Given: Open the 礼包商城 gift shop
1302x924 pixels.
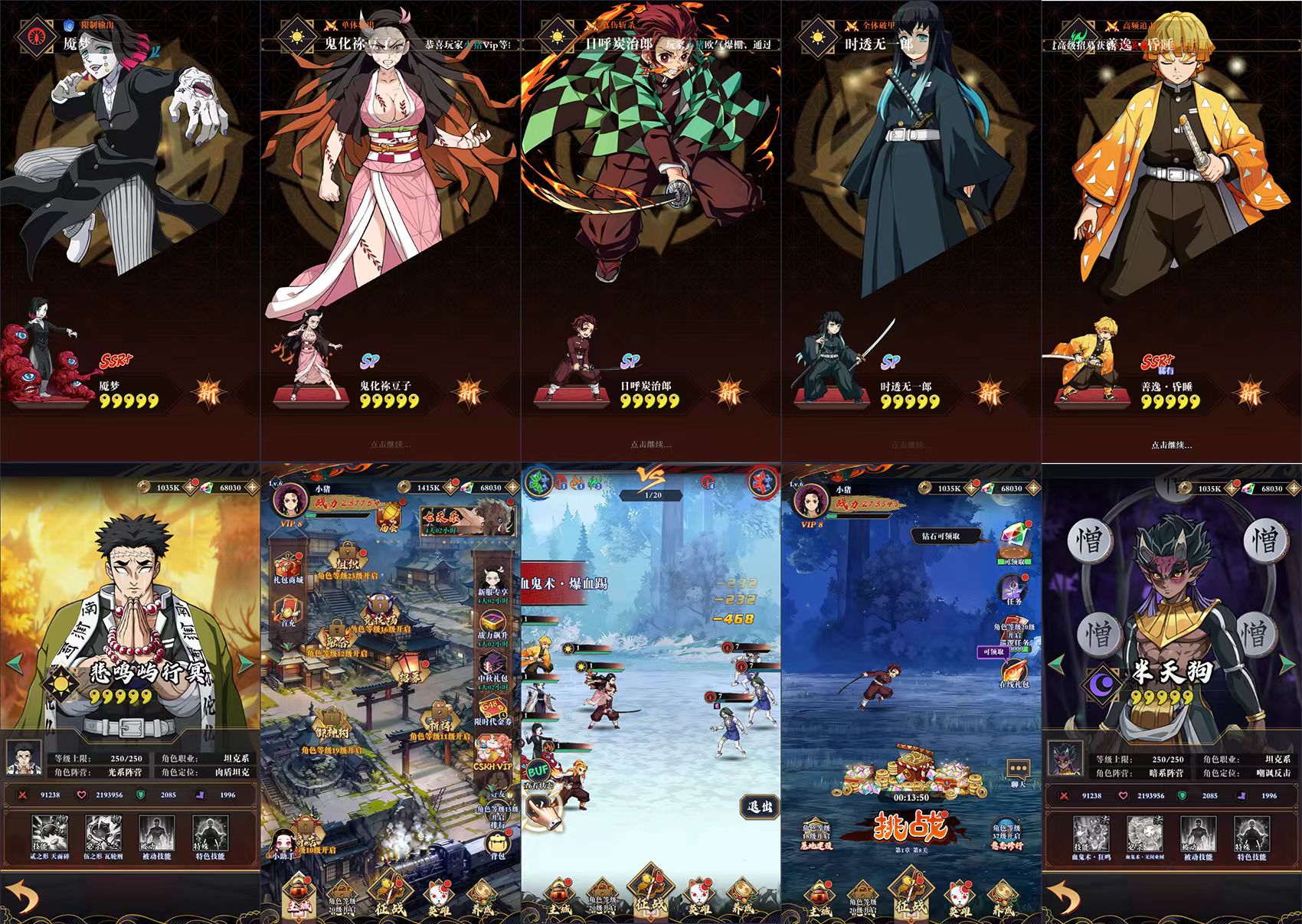Looking at the screenshot, I should tap(288, 566).
